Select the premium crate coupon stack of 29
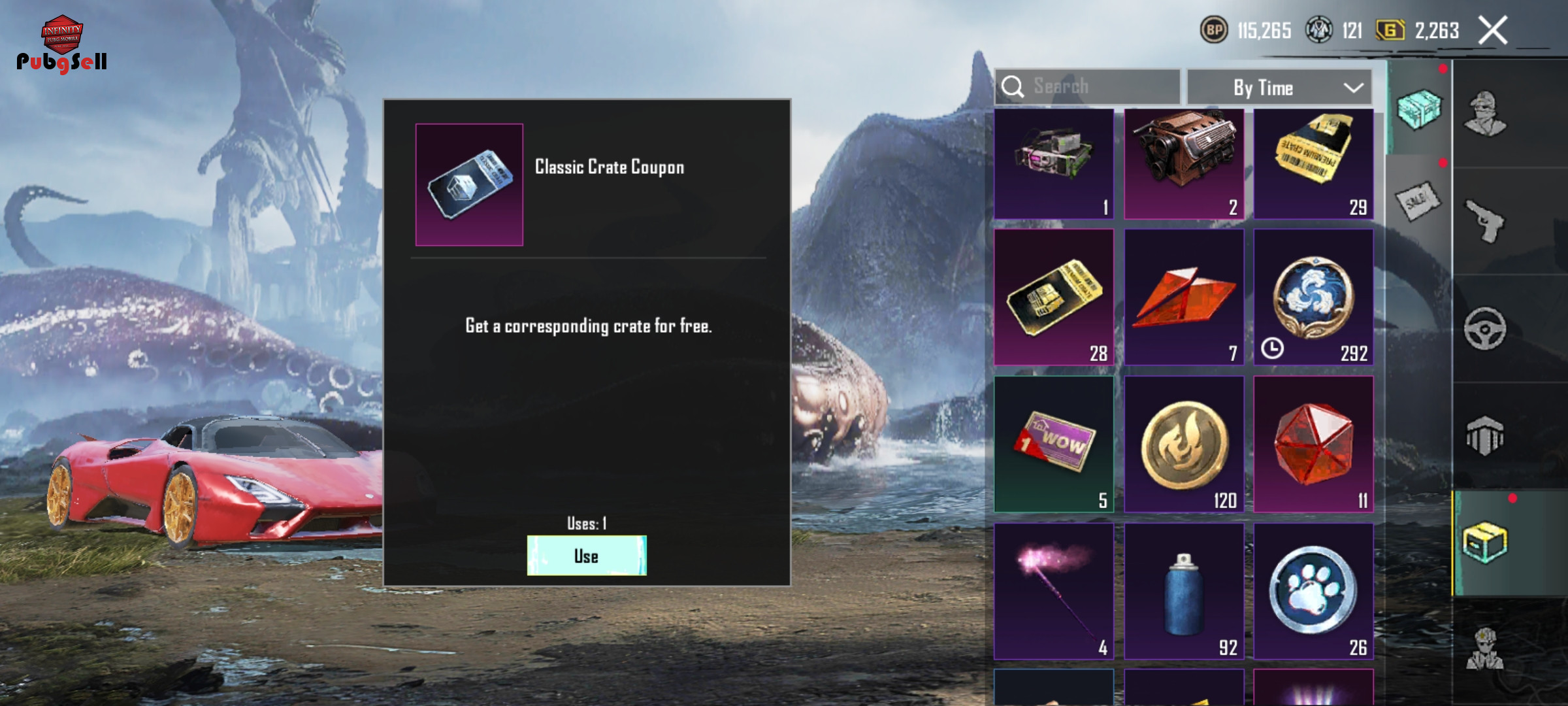1568x706 pixels. click(1313, 163)
